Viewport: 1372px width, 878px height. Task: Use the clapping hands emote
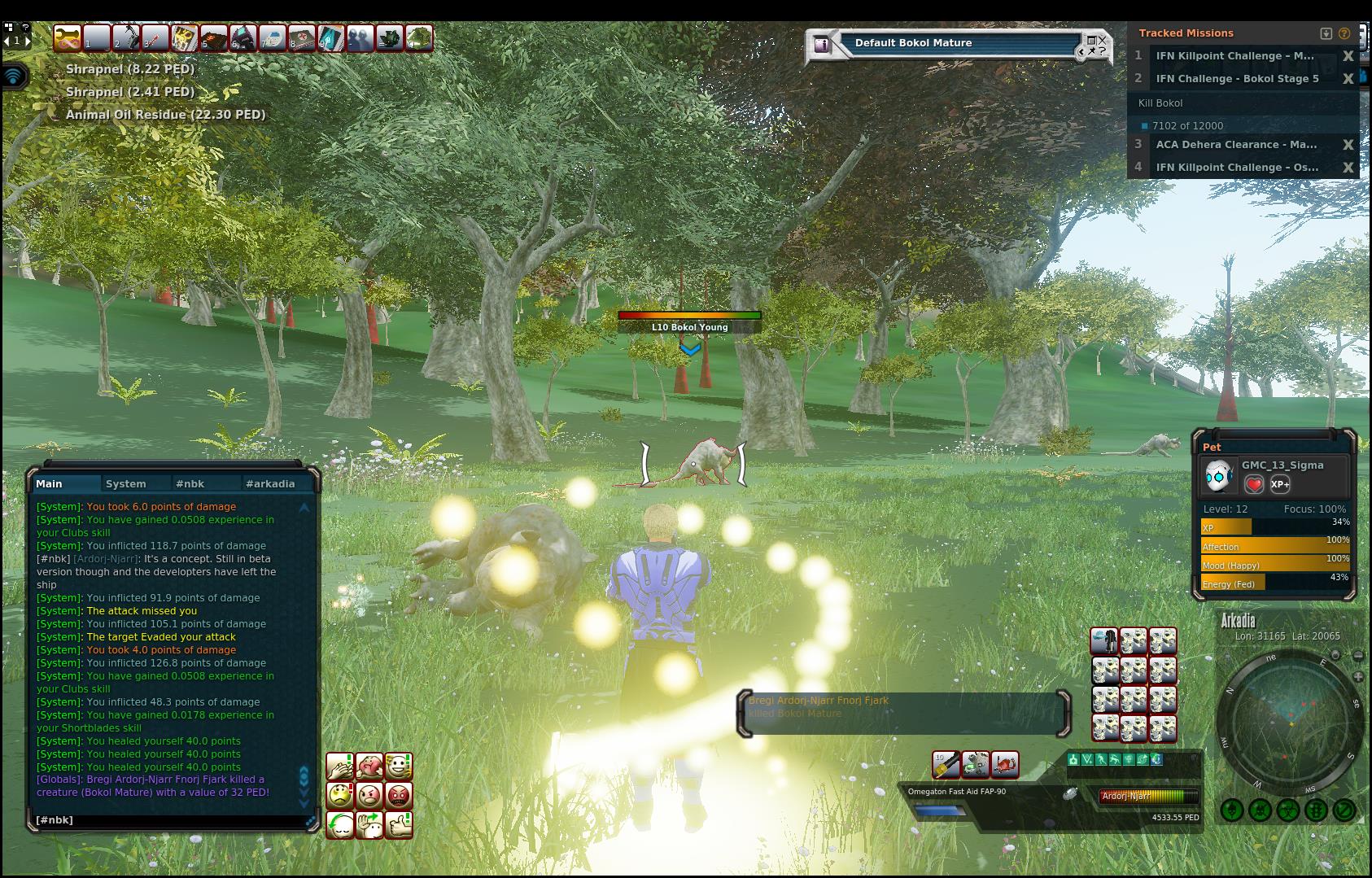point(340,766)
